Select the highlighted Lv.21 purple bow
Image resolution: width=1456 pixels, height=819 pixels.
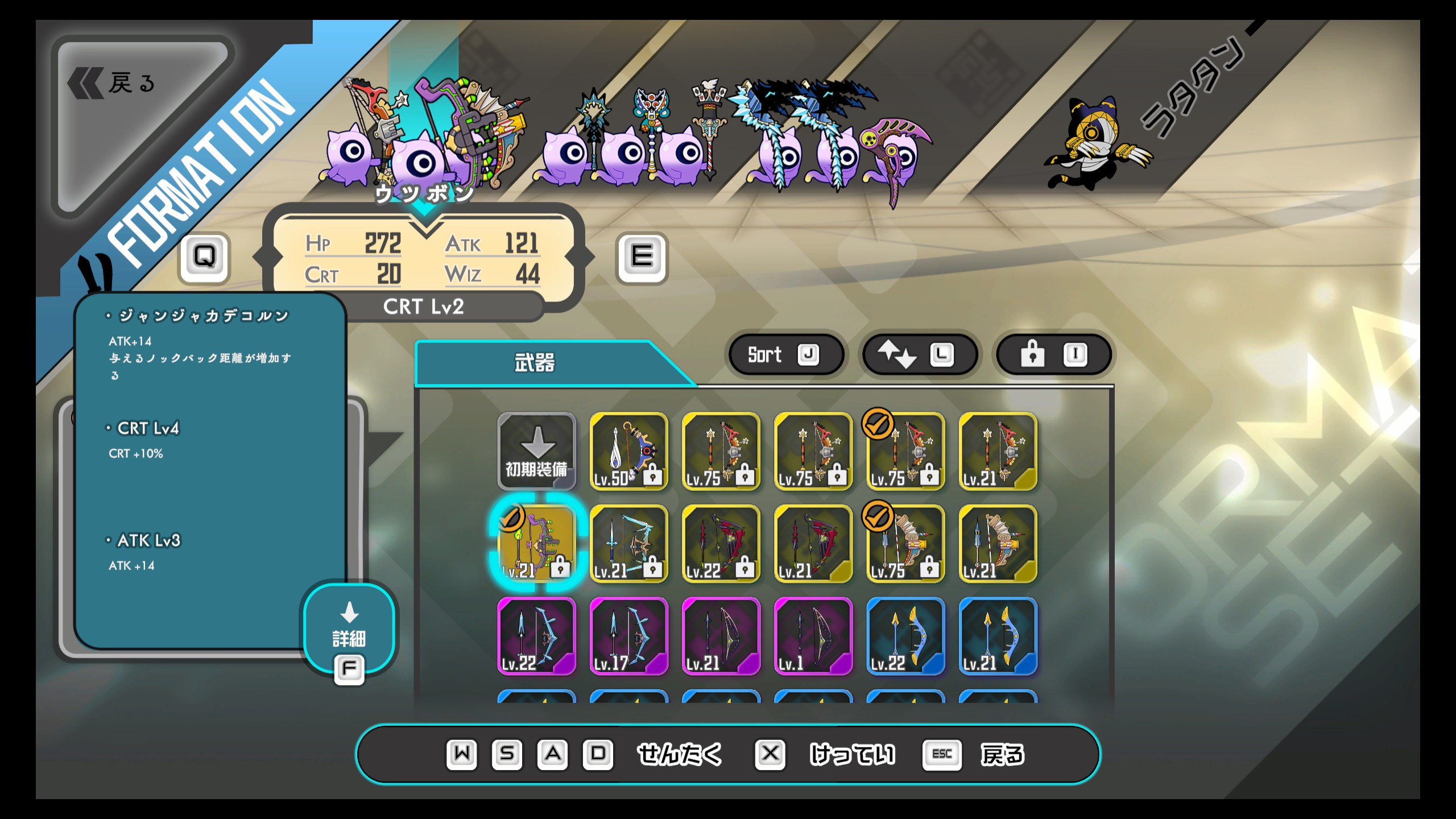[536, 544]
